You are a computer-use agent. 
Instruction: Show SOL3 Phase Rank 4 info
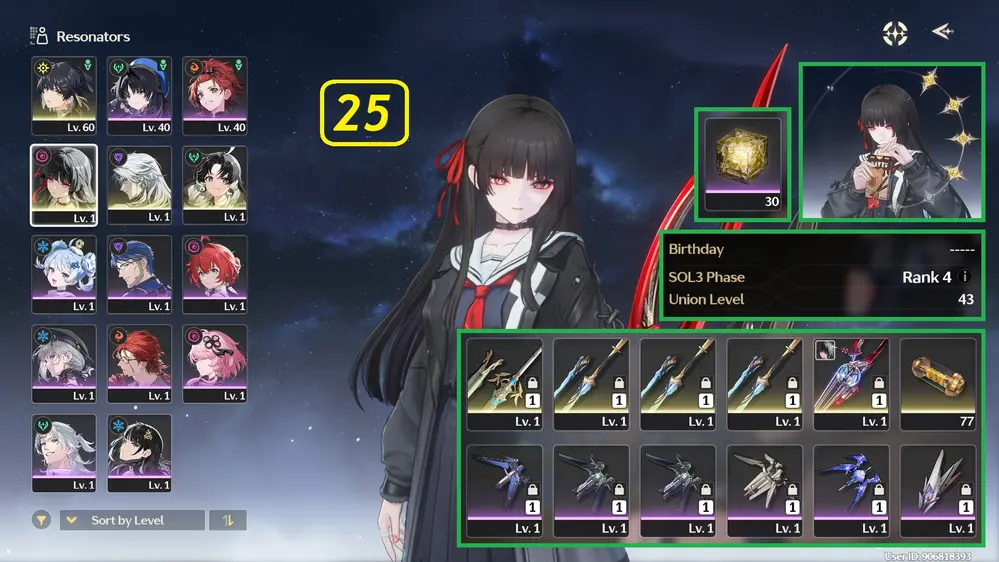coord(966,277)
